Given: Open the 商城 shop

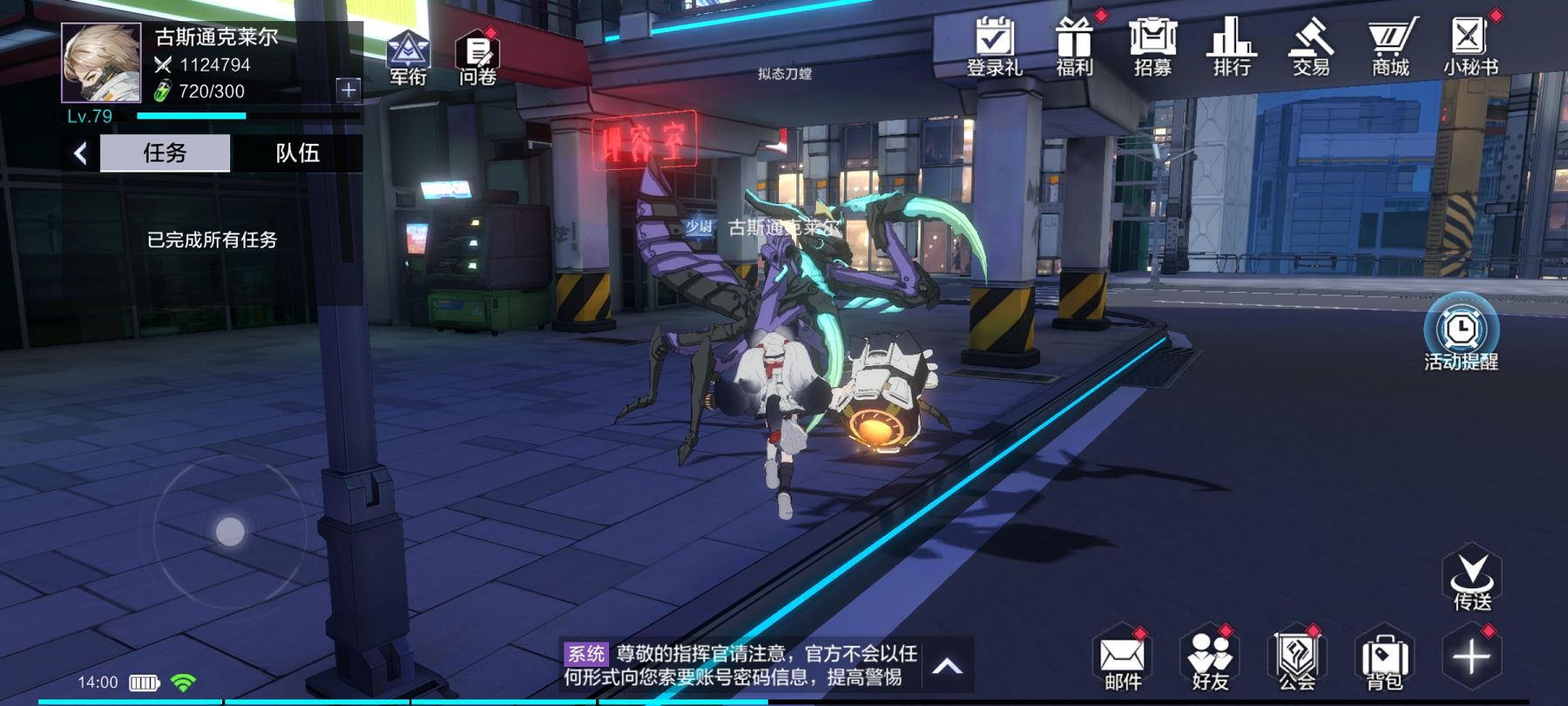Looking at the screenshot, I should (1390, 45).
